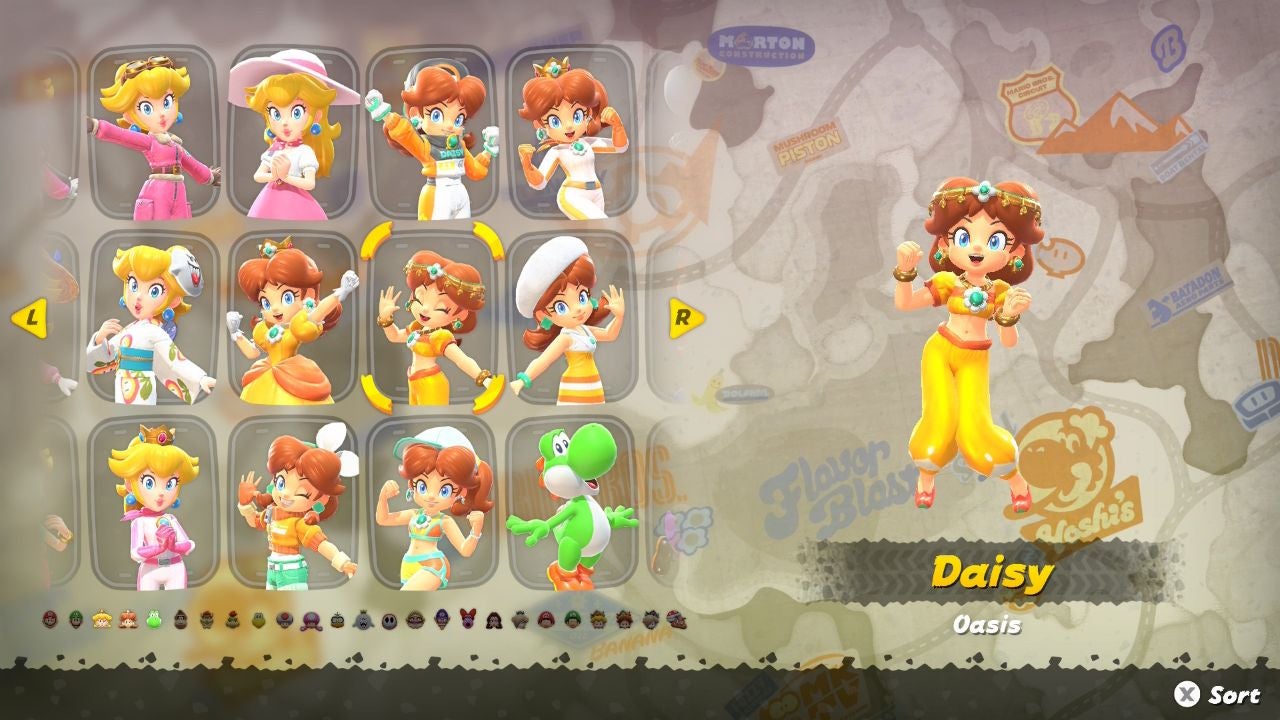The height and width of the screenshot is (720, 1280).
Task: Select the Wario character icon
Action: [x=416, y=621]
